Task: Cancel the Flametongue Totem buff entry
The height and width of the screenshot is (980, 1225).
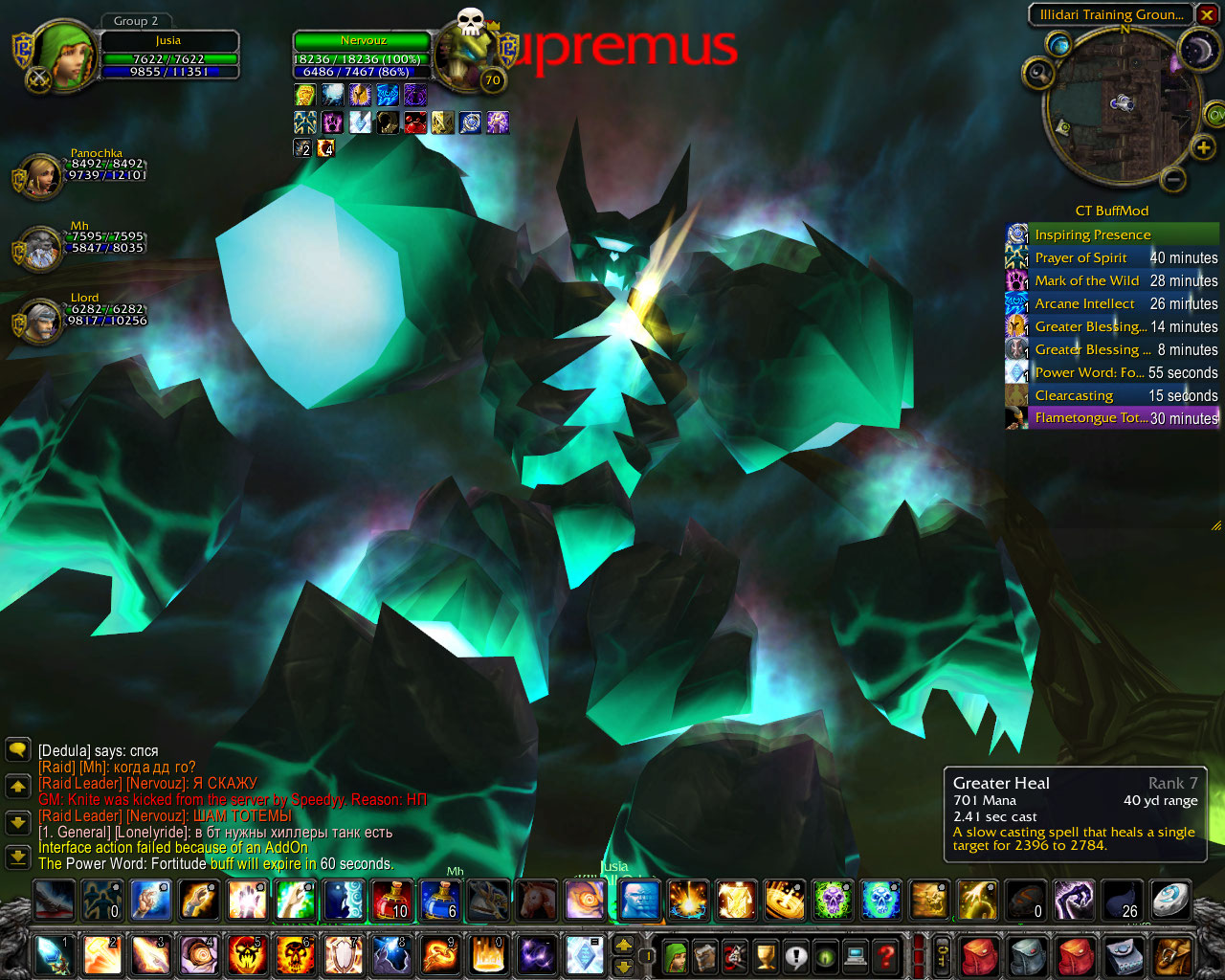Action: click(x=1112, y=418)
